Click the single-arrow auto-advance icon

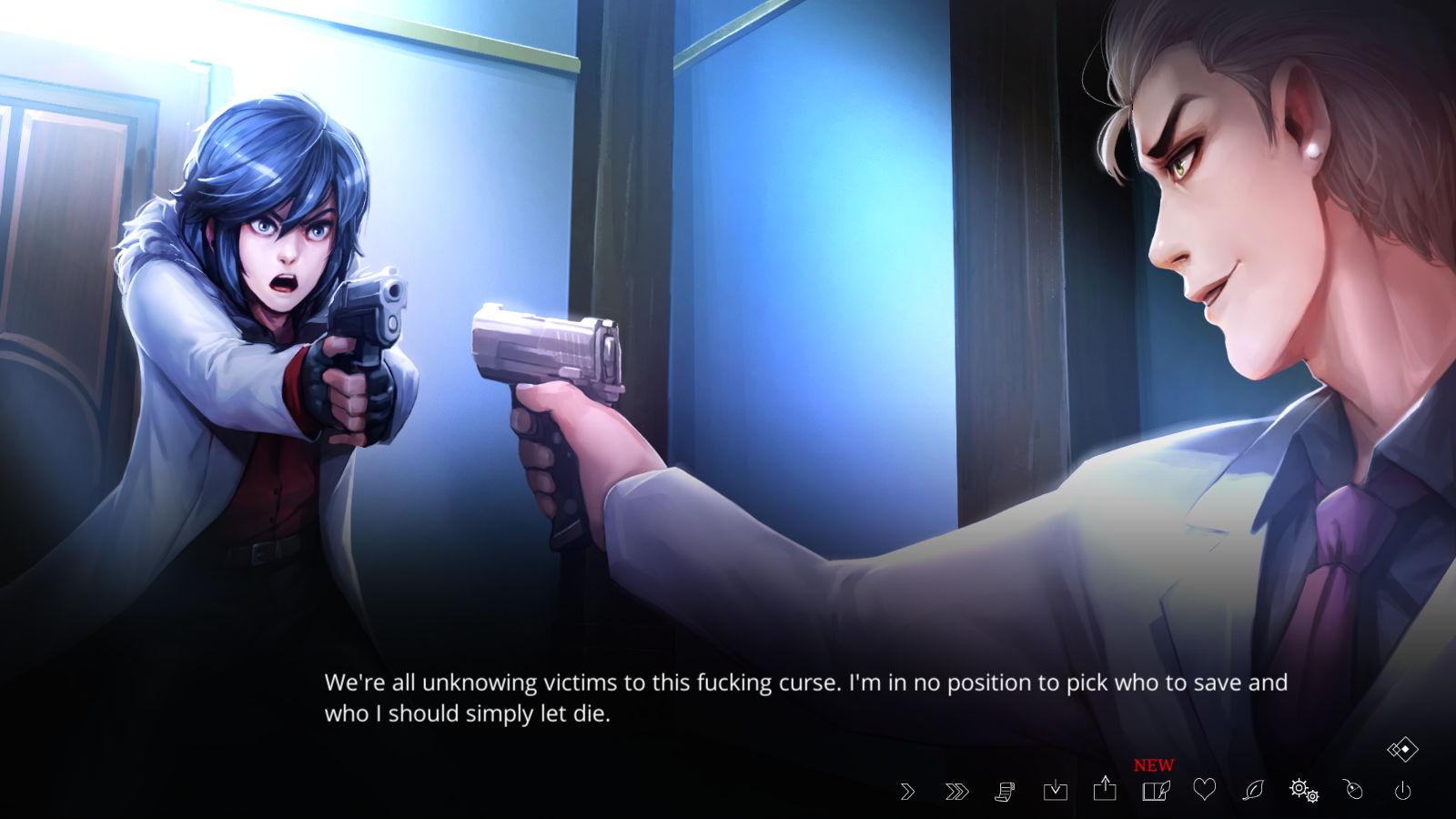tap(907, 792)
